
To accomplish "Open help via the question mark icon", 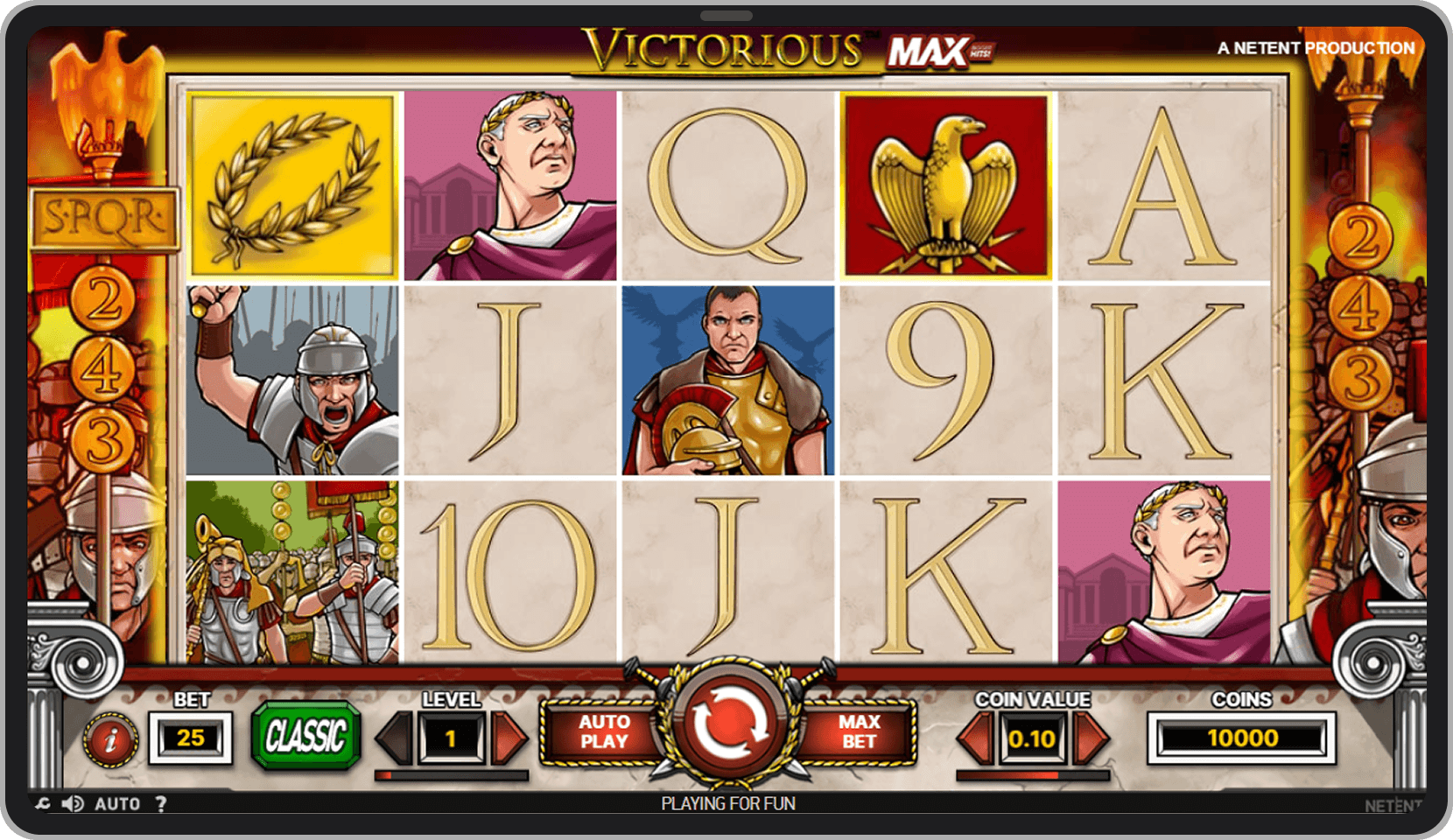I will click(x=162, y=803).
